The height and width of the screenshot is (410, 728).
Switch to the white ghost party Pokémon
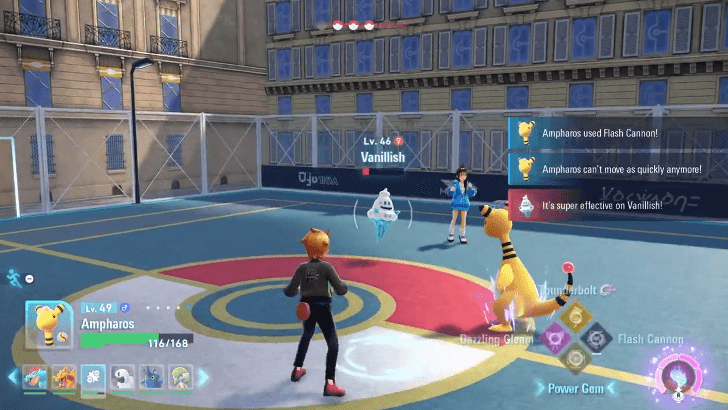[x=122, y=377]
